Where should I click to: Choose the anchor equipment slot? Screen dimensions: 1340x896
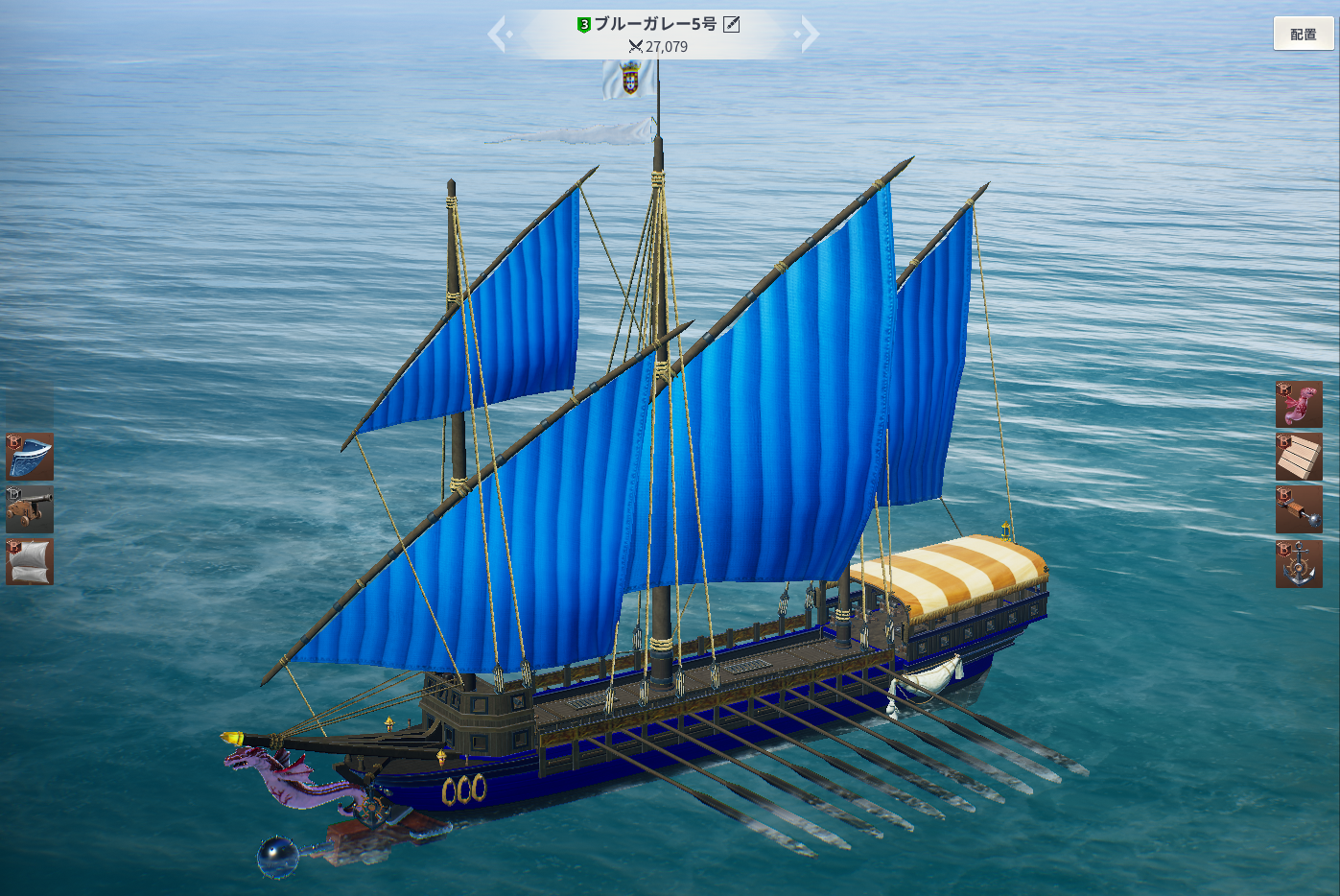1299,563
